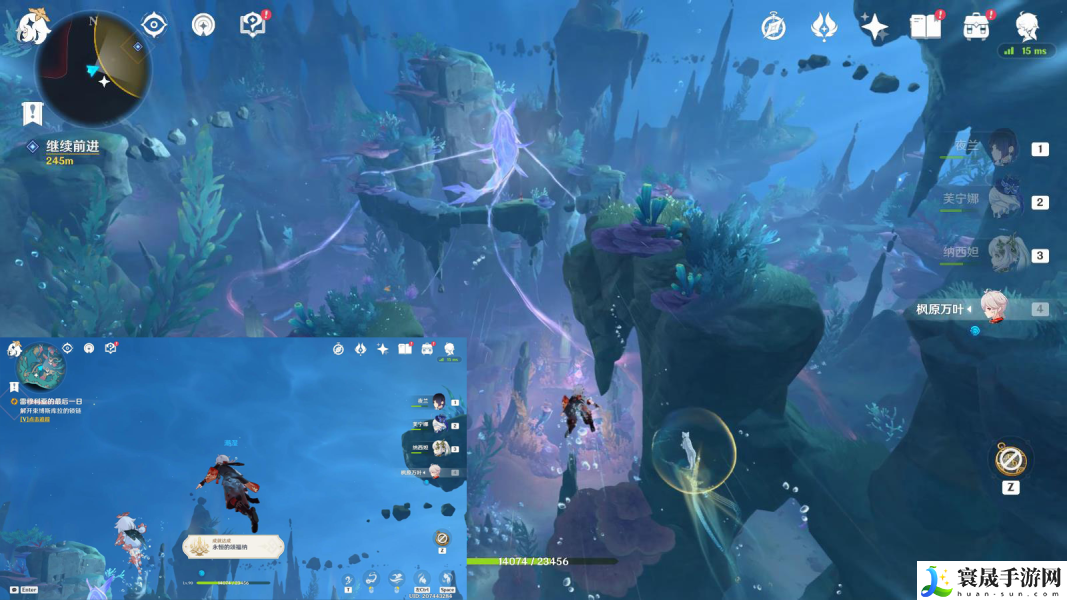Viewport: 1067px width, 600px height.
Task: Use the gadget icon above the Z key
Action: (1010, 460)
